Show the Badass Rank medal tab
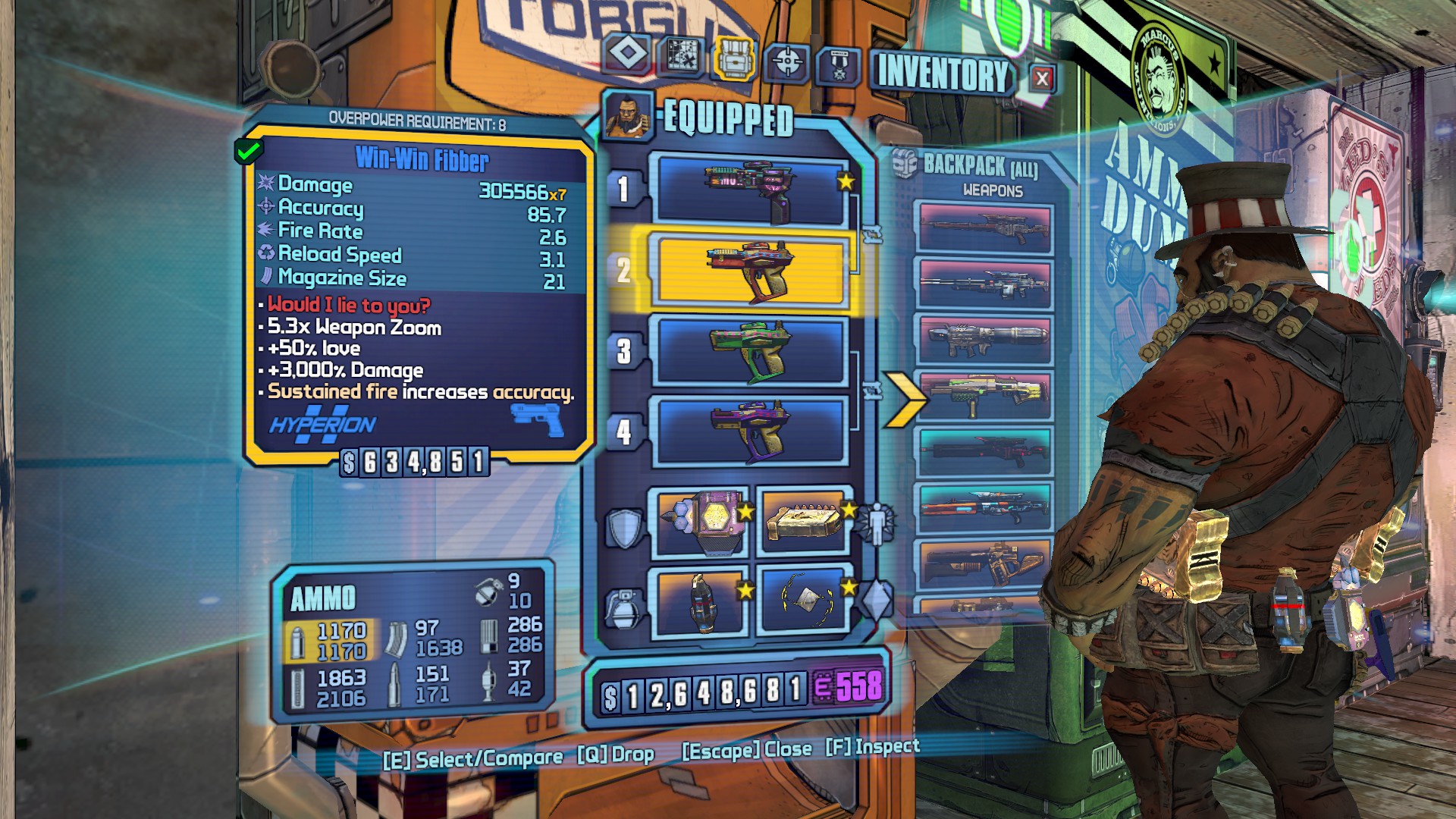Image resolution: width=1456 pixels, height=819 pixels. click(x=839, y=66)
